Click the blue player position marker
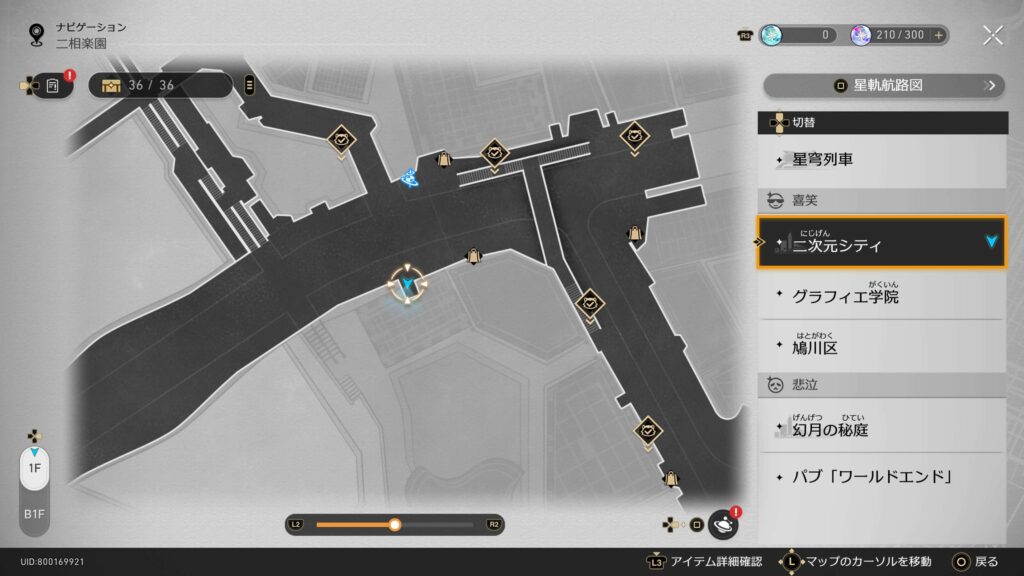1024x576 pixels. pyautogui.click(x=407, y=288)
